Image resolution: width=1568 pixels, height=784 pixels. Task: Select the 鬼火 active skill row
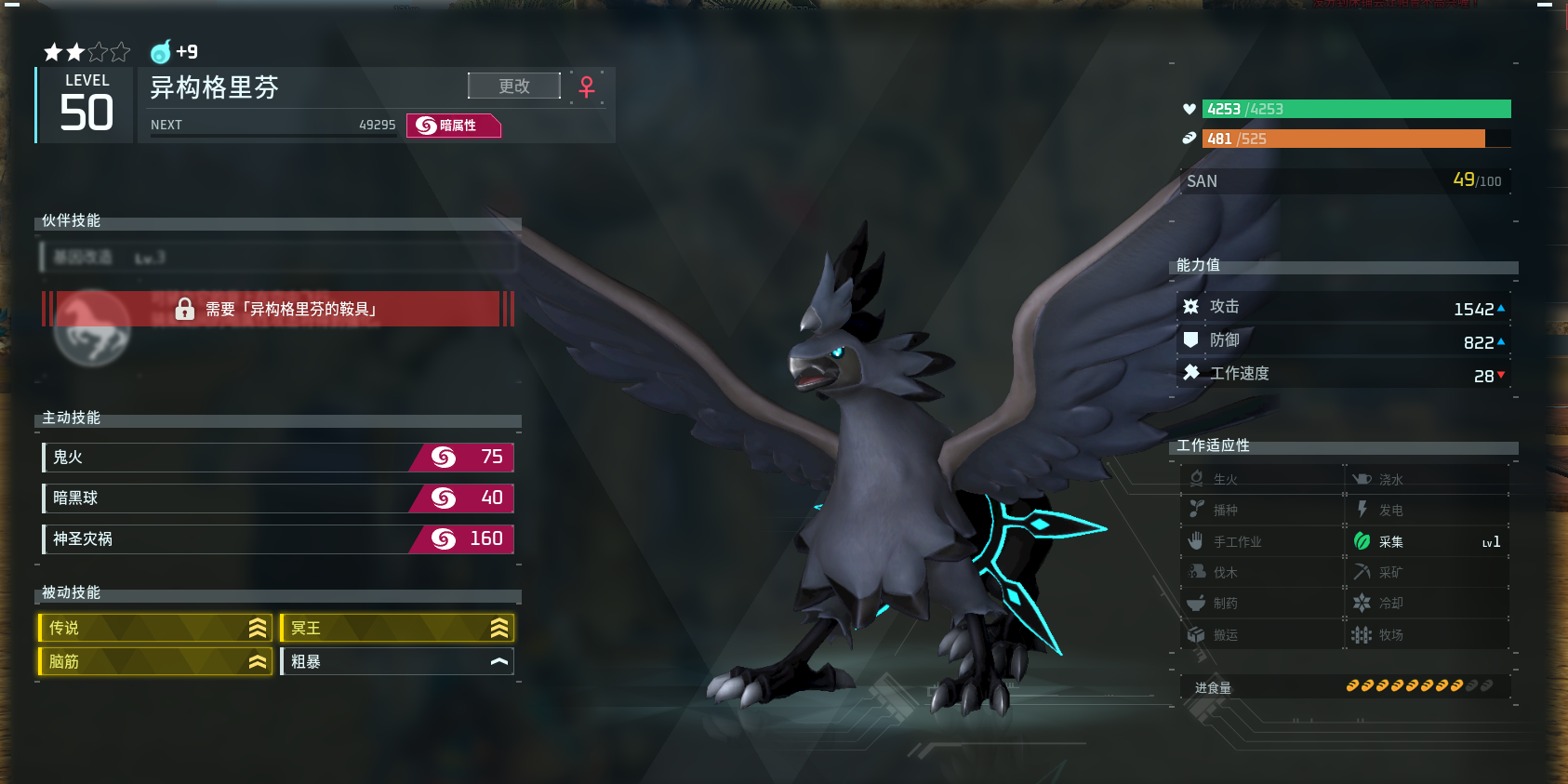point(278,457)
